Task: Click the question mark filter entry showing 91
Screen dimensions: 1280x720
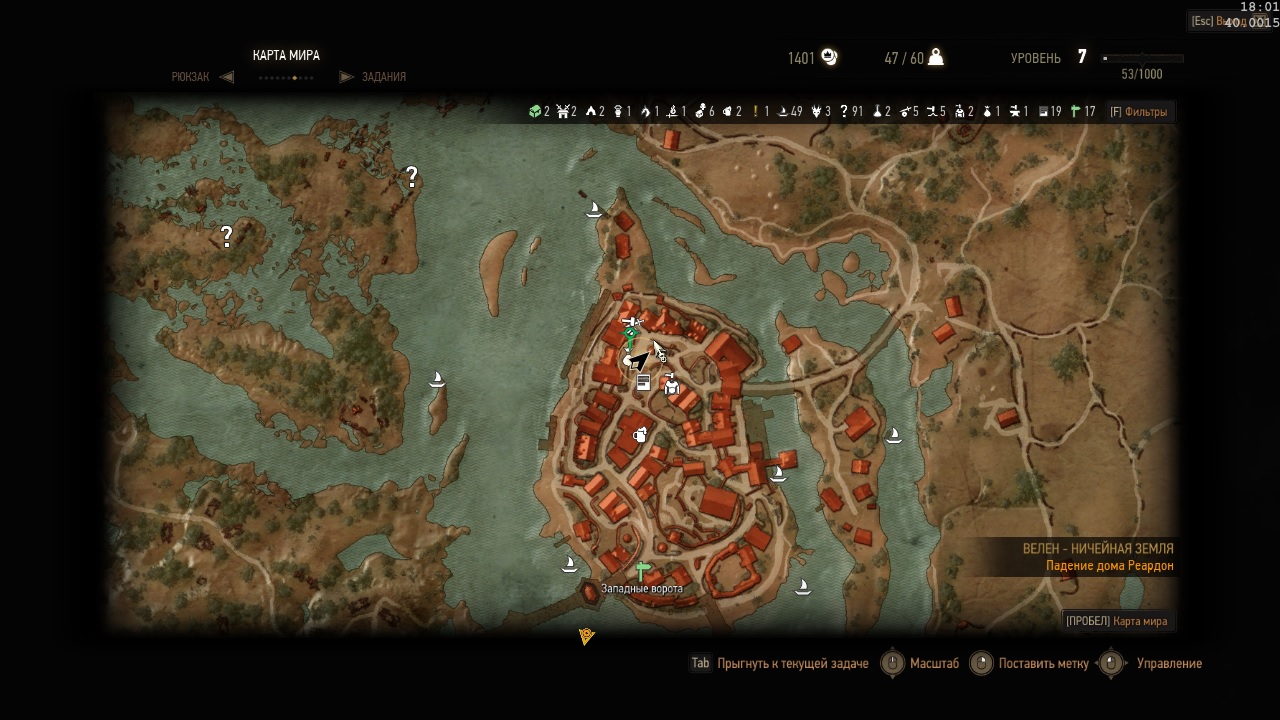Action: [851, 112]
